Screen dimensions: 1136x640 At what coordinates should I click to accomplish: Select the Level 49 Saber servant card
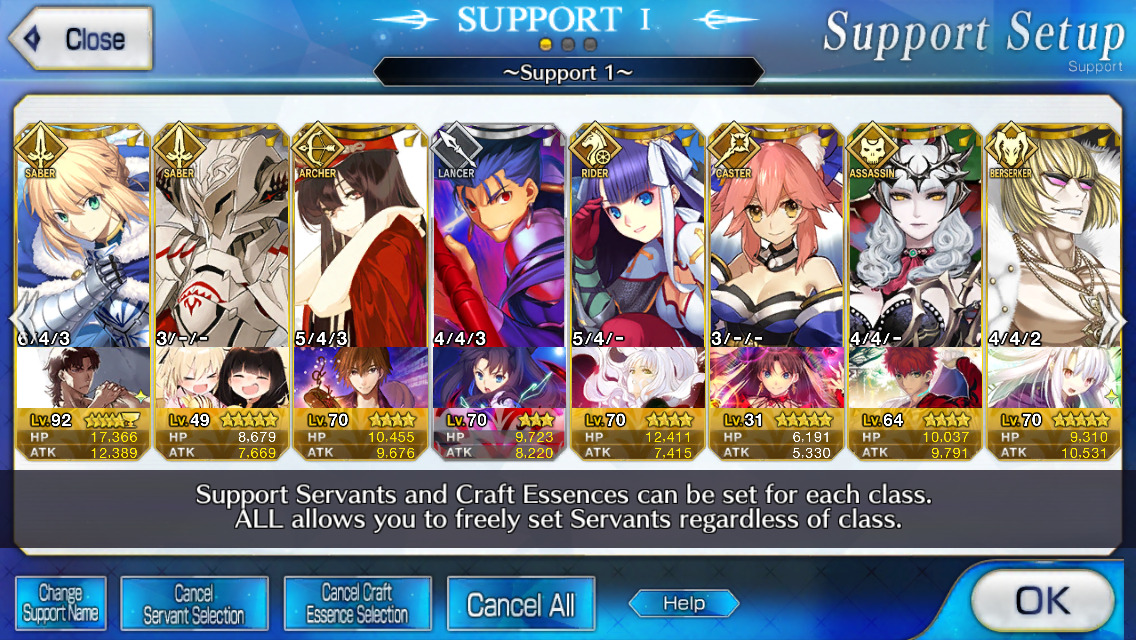pos(220,240)
